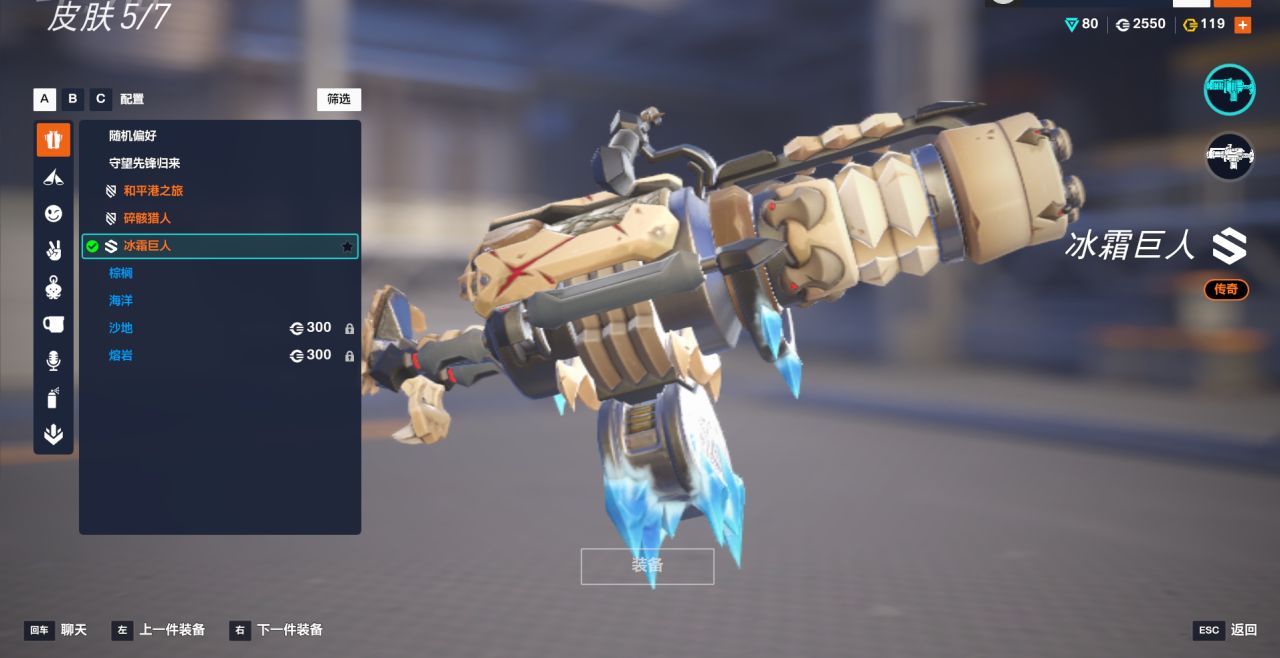Image resolution: width=1280 pixels, height=658 pixels.
Task: Switch to loadout tab B
Action: click(72, 99)
